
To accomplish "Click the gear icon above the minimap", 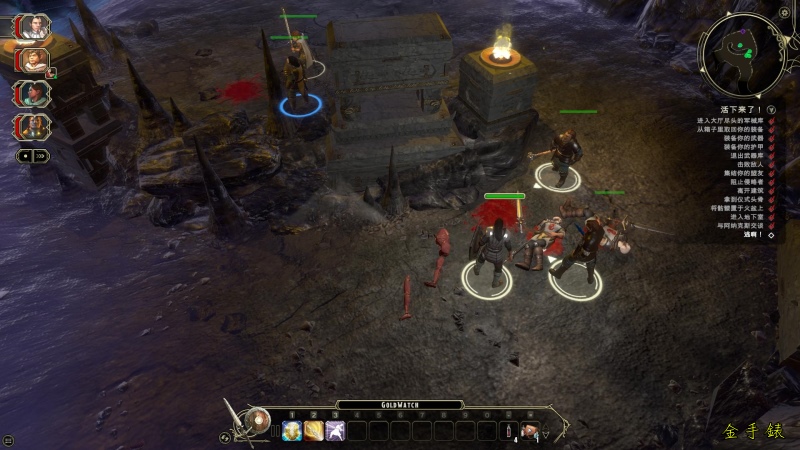I will pos(784,12).
